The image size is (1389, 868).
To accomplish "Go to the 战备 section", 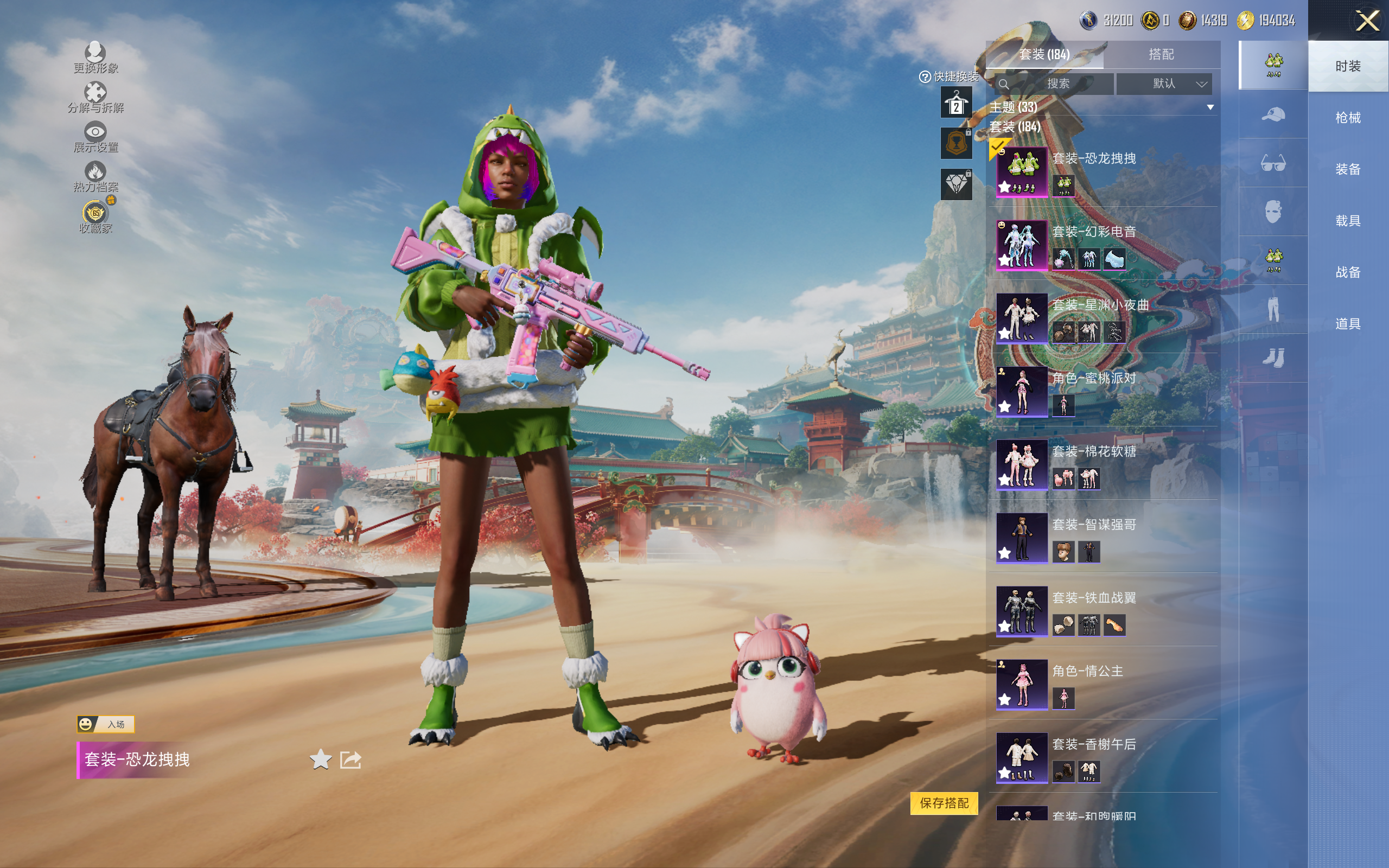I will click(1348, 272).
